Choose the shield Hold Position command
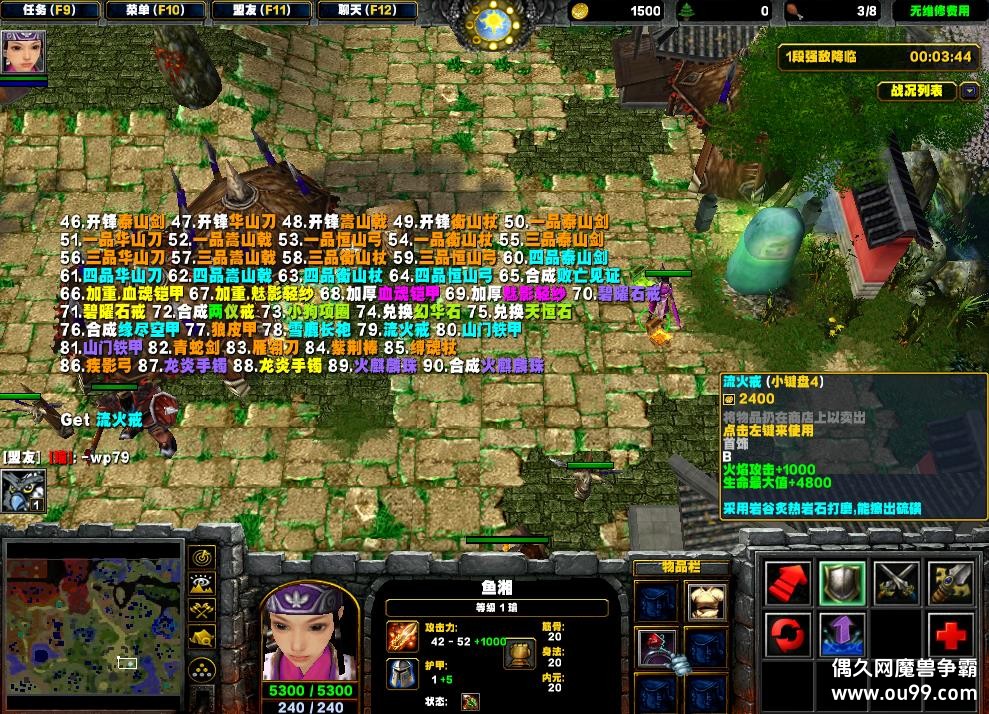Screen dimensions: 989x714 (x=842, y=582)
